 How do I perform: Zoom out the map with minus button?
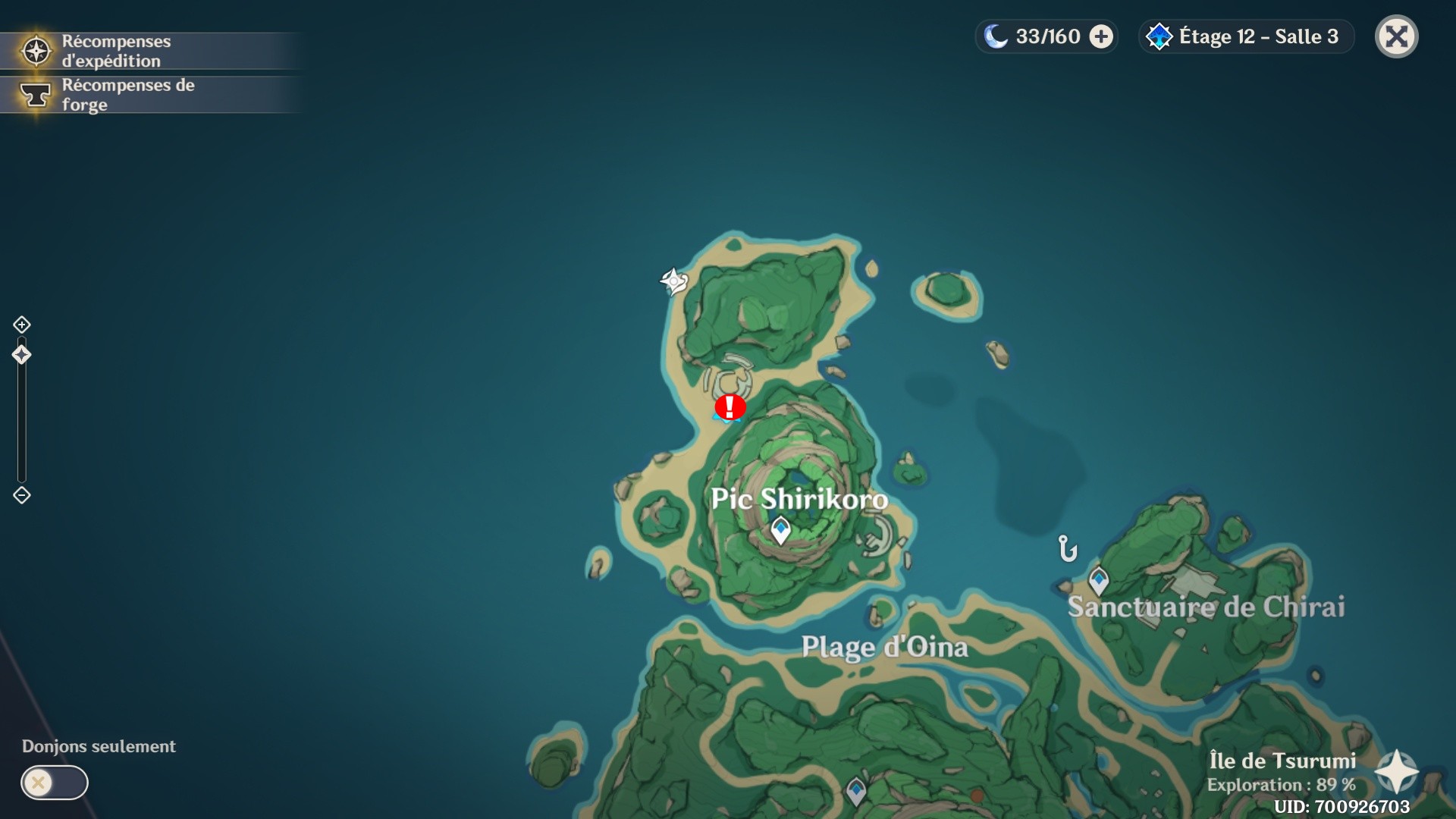(21, 495)
